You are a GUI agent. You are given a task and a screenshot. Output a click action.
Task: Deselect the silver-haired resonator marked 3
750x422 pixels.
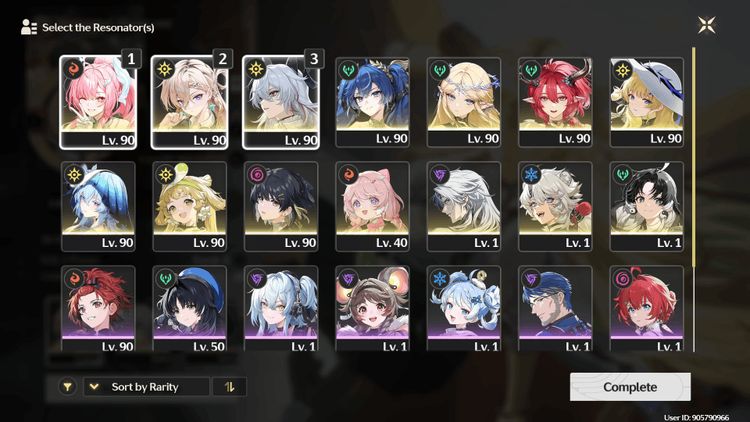pyautogui.click(x=281, y=101)
